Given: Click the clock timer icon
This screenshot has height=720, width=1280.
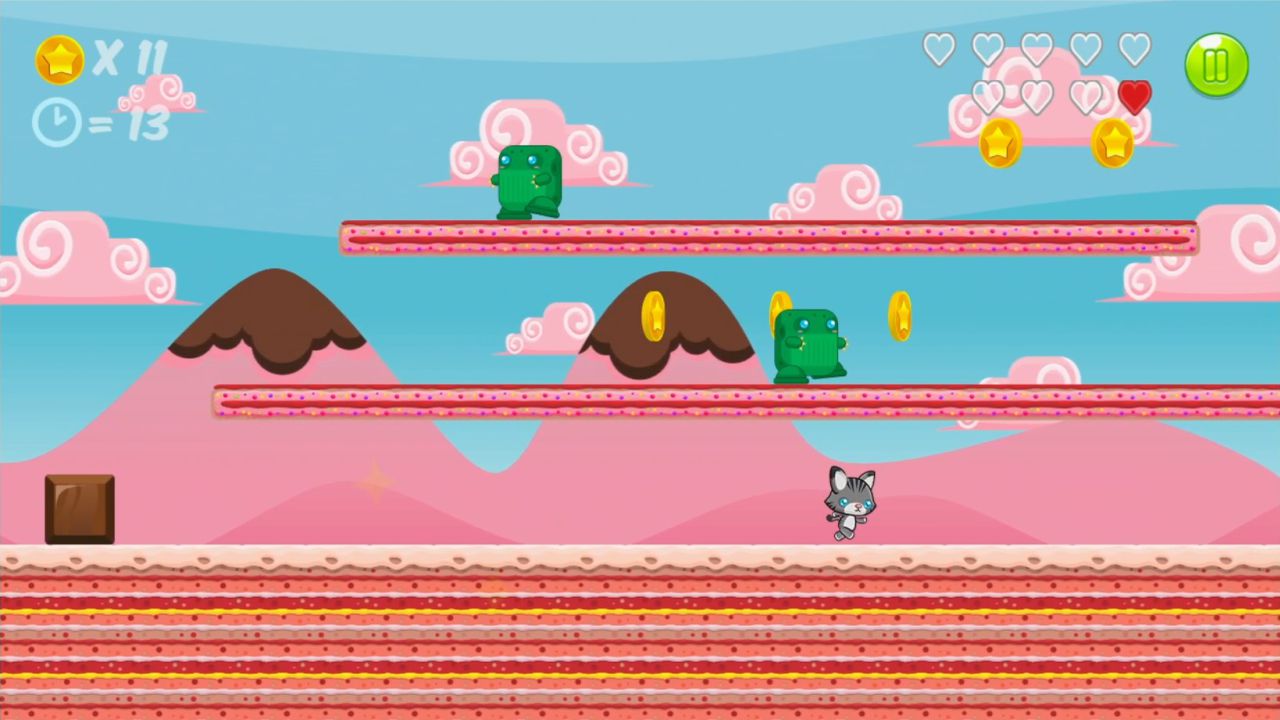Looking at the screenshot, I should point(57,120).
